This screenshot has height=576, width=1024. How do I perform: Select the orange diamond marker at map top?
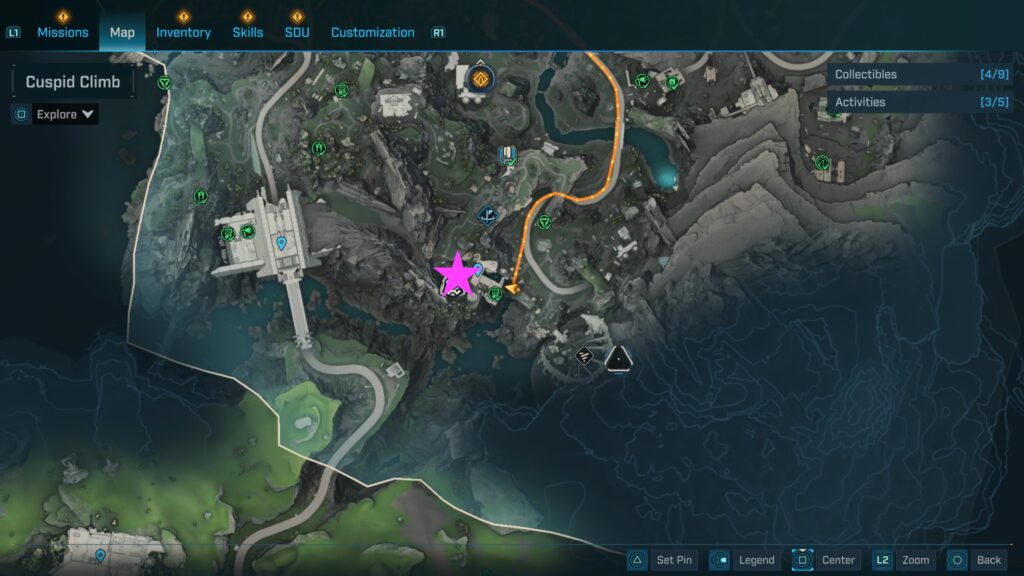[x=481, y=79]
